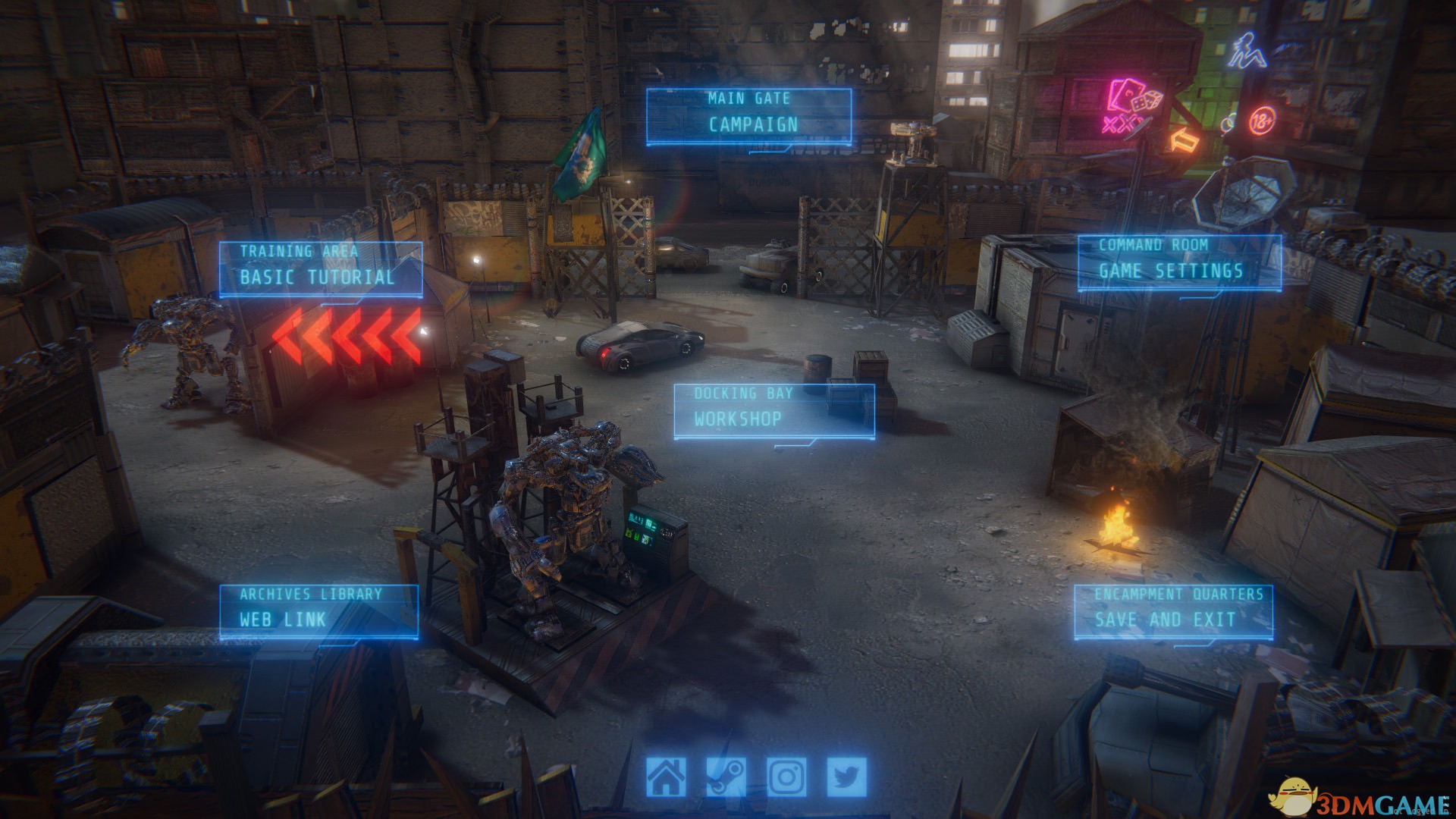Start the Main Gate Campaign
The width and height of the screenshot is (1456, 819).
(x=748, y=116)
